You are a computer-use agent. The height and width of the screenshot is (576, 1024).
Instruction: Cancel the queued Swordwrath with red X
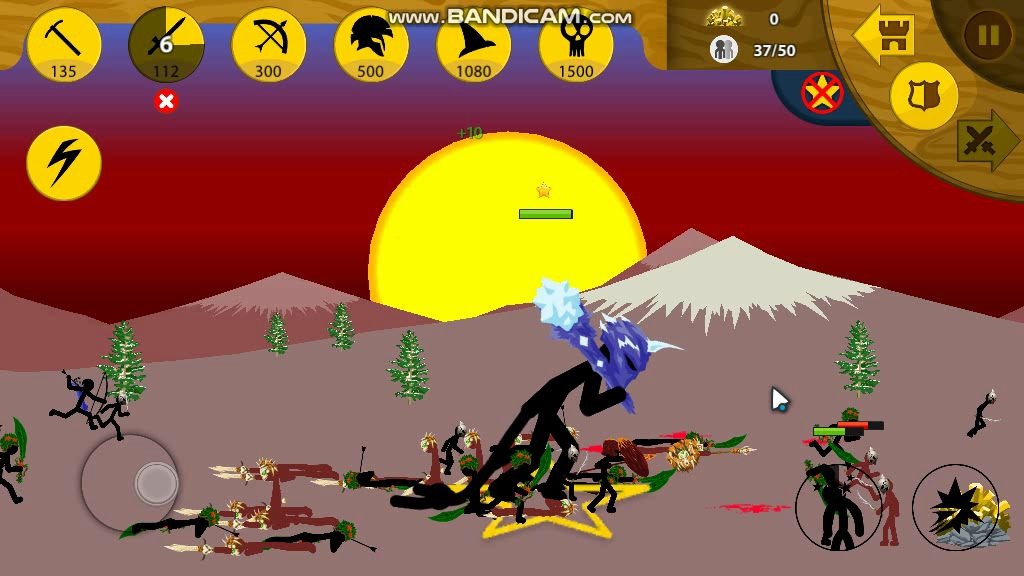(166, 101)
